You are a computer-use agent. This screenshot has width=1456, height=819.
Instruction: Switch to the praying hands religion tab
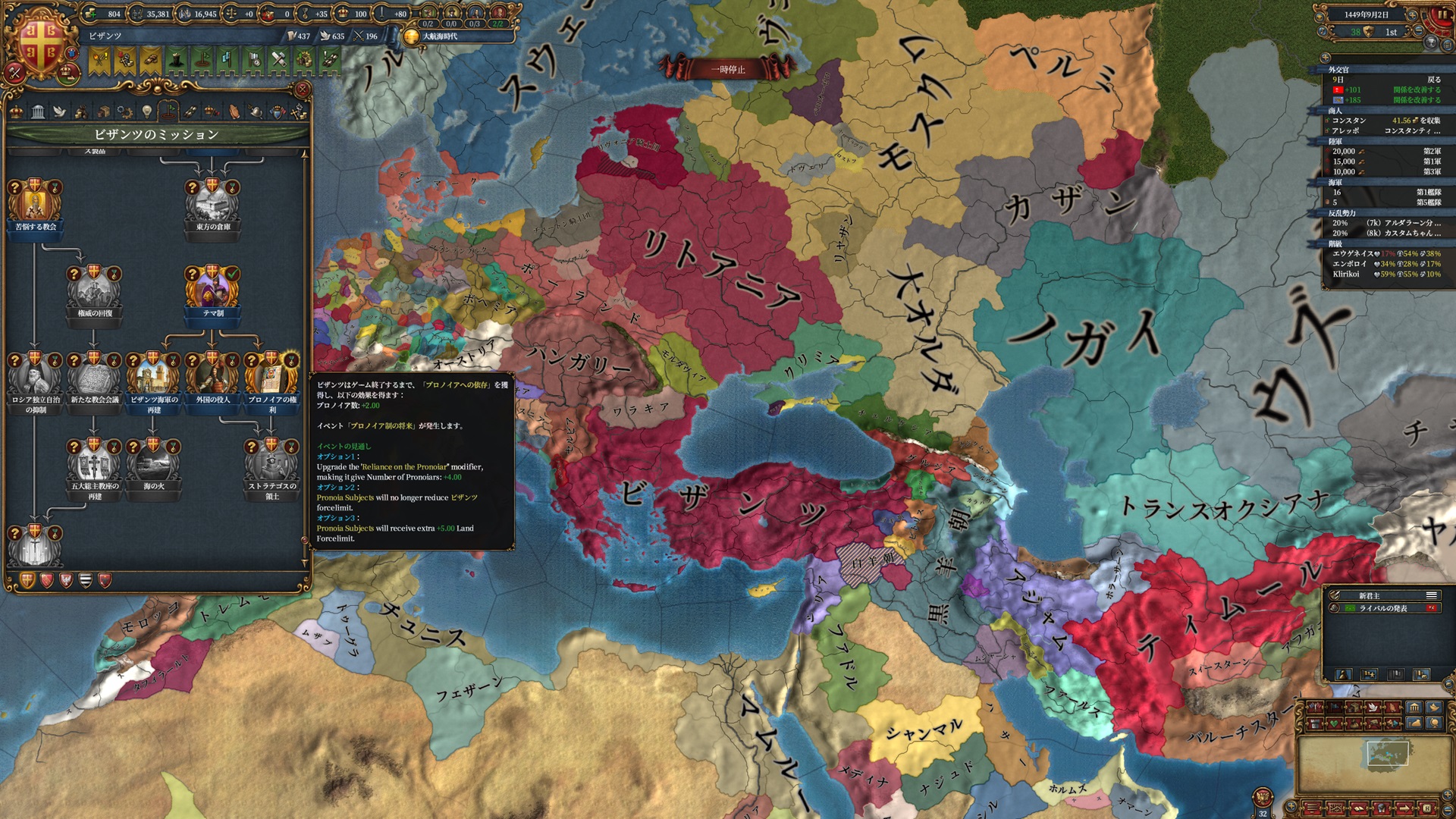pos(234,112)
